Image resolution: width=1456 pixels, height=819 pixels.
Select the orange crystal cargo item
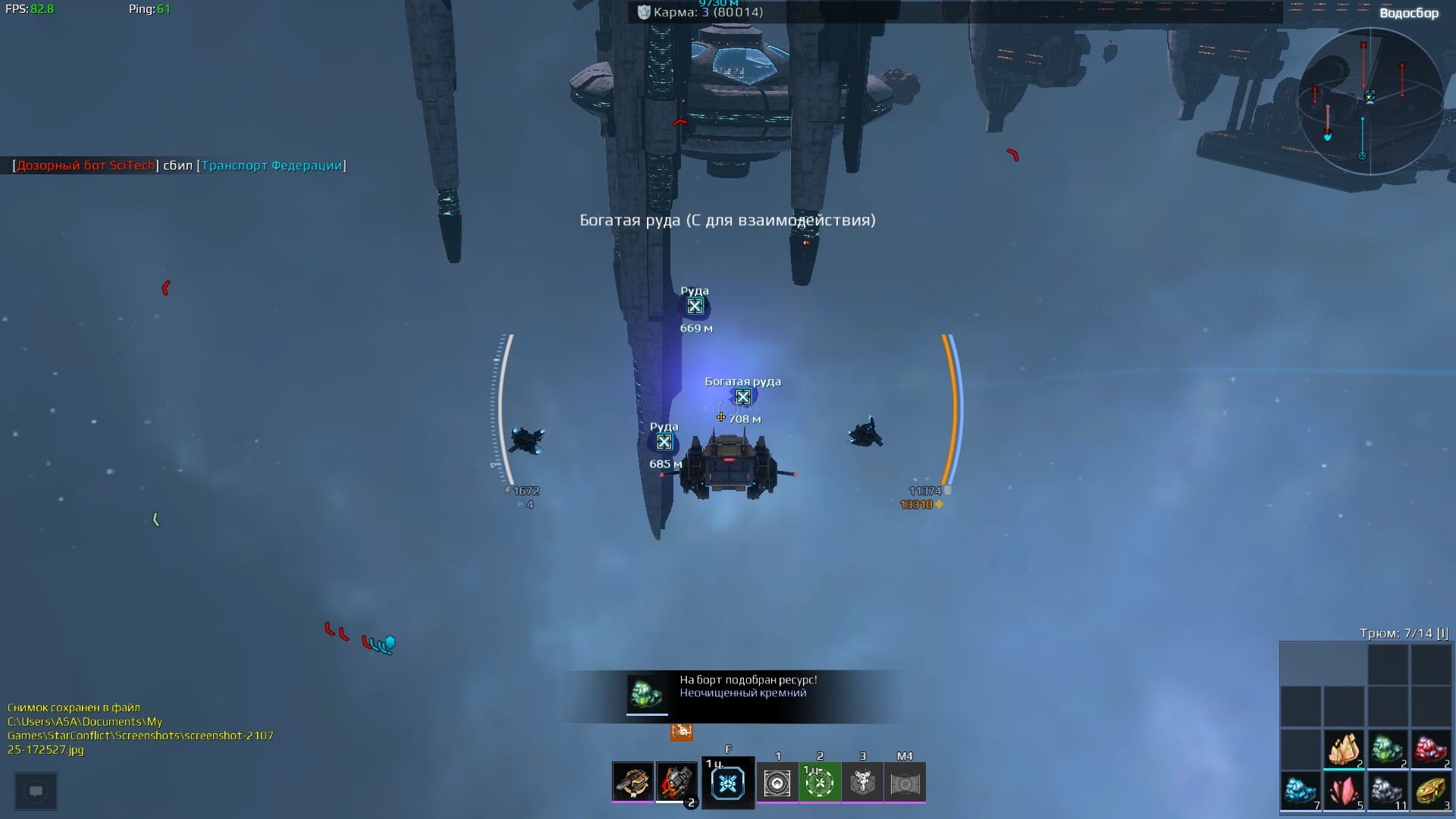pyautogui.click(x=1344, y=749)
